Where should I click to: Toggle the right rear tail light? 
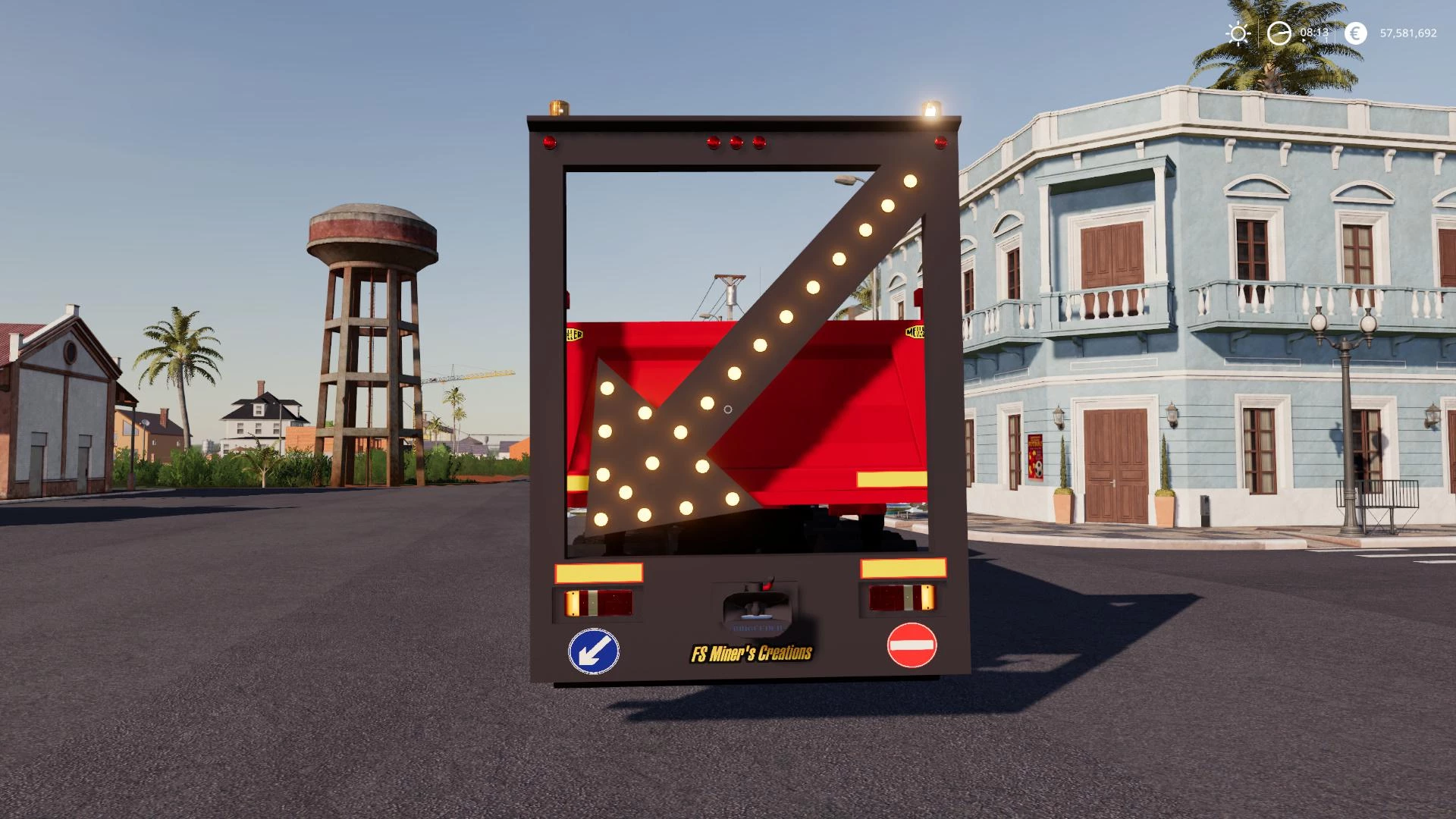click(902, 600)
